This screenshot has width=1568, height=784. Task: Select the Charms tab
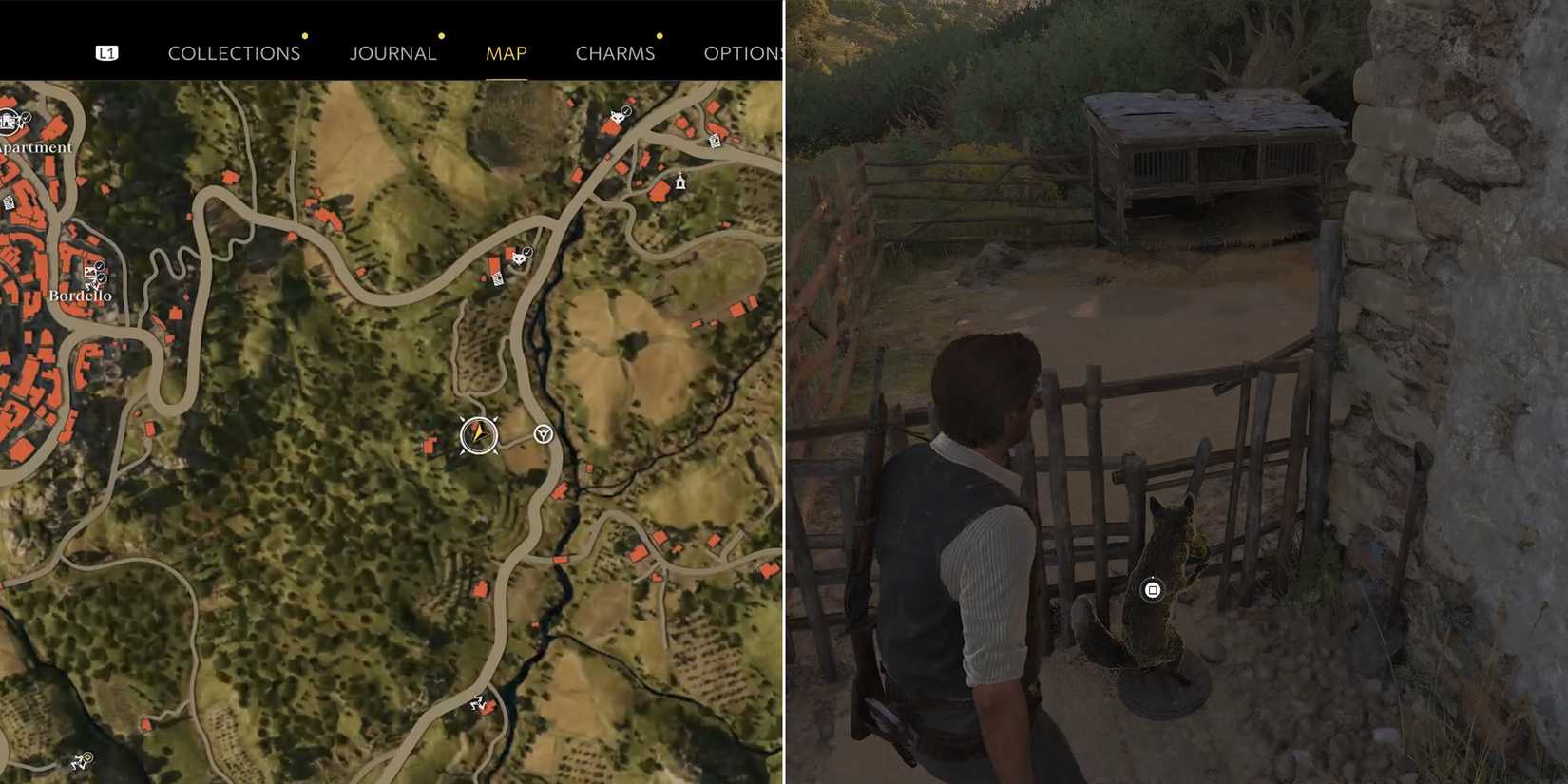point(615,53)
